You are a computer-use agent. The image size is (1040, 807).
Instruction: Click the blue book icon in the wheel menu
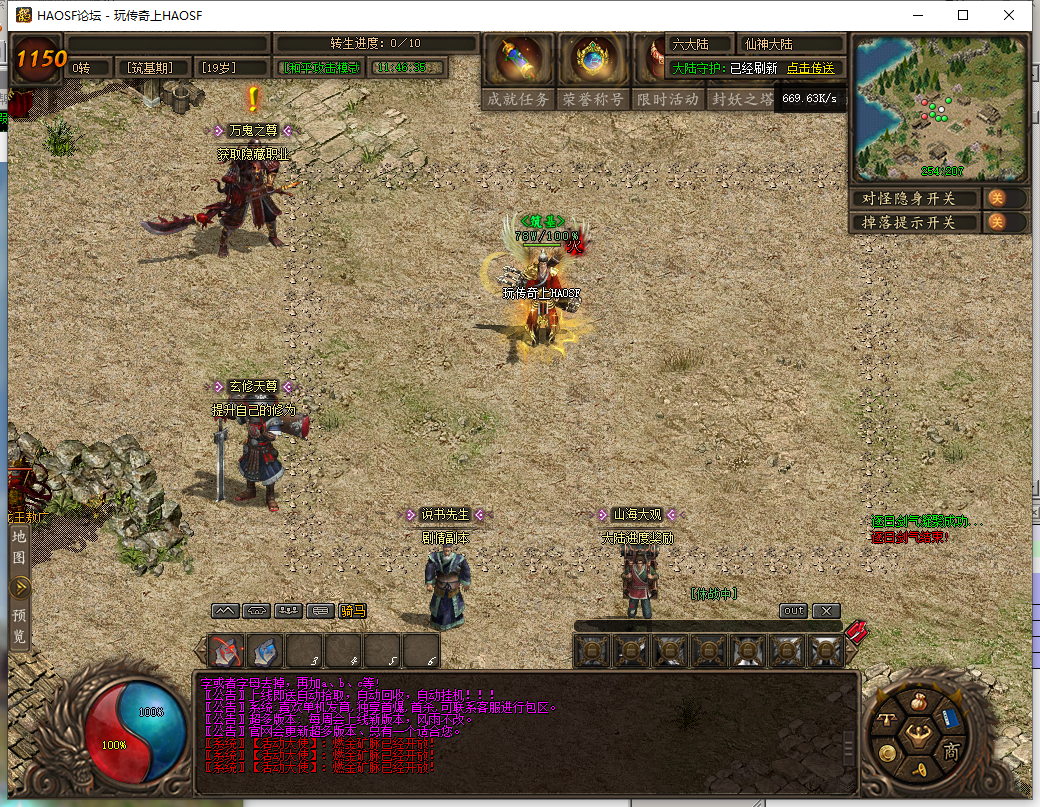click(x=951, y=719)
